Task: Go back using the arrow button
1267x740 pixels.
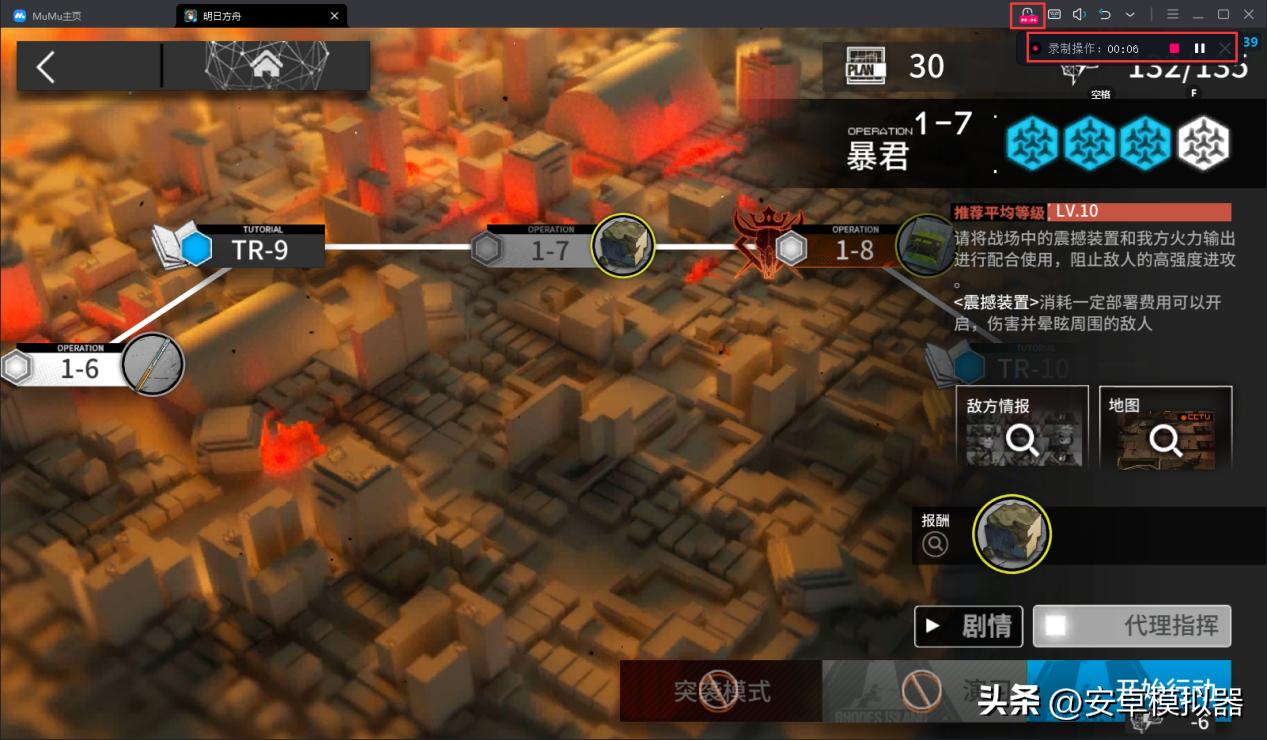Action: [46, 67]
